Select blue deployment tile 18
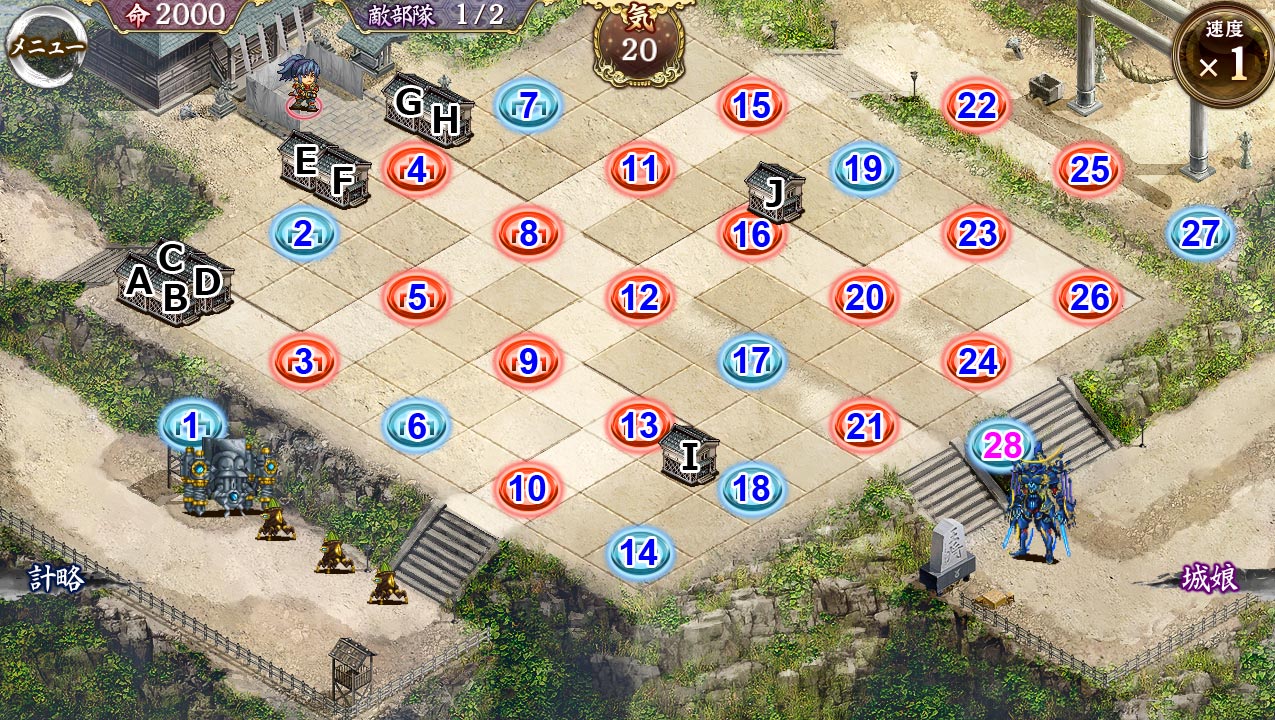Viewport: 1275px width, 720px height. [x=752, y=488]
